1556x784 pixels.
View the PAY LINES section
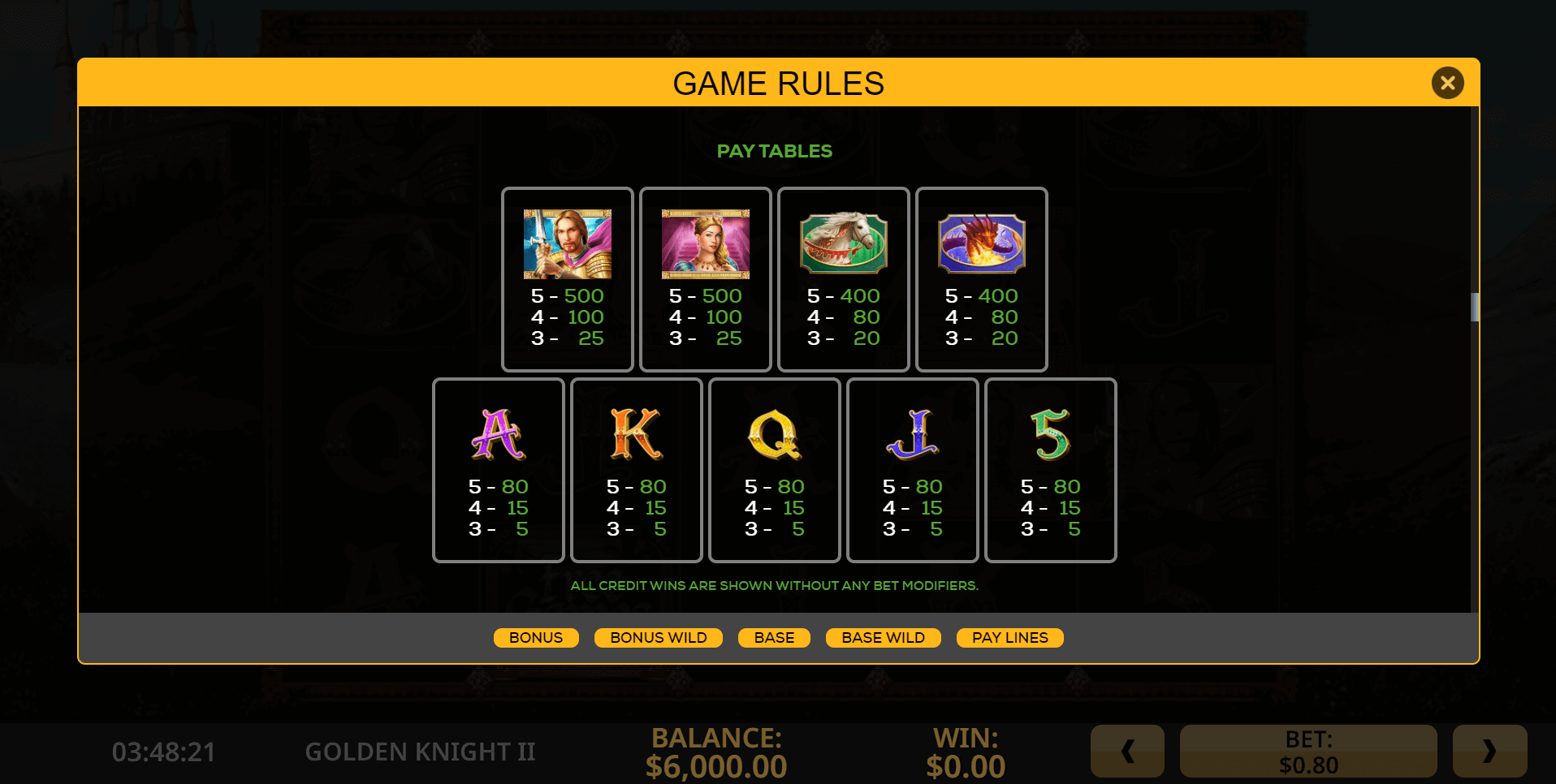click(1009, 638)
